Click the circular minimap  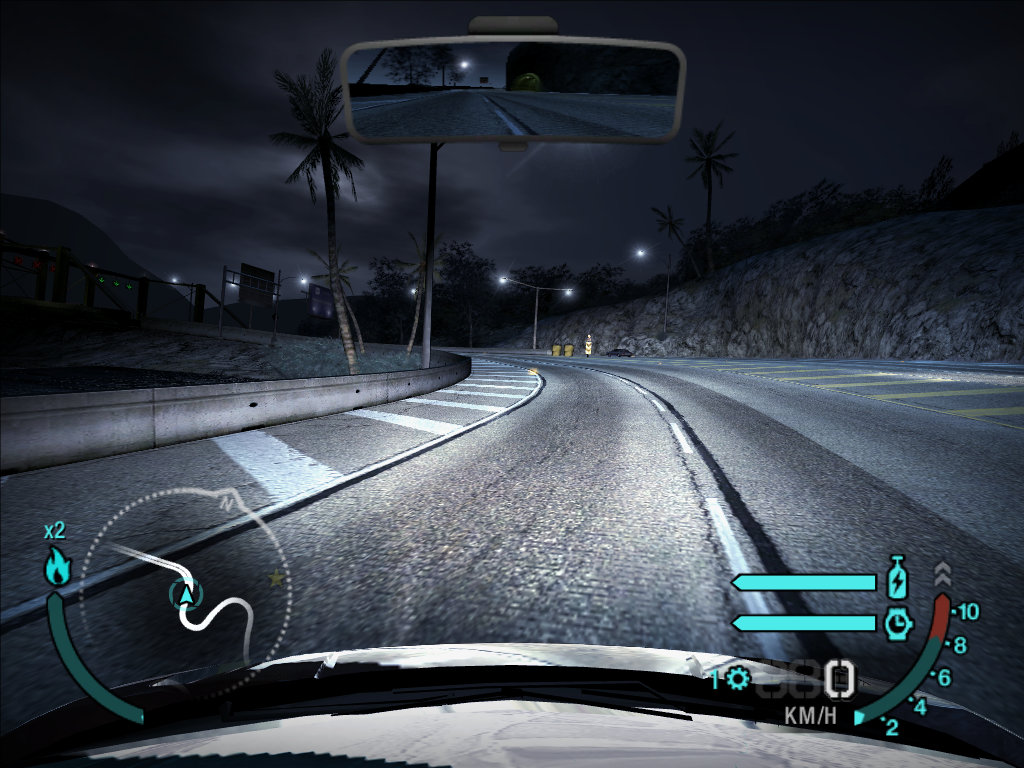185,592
